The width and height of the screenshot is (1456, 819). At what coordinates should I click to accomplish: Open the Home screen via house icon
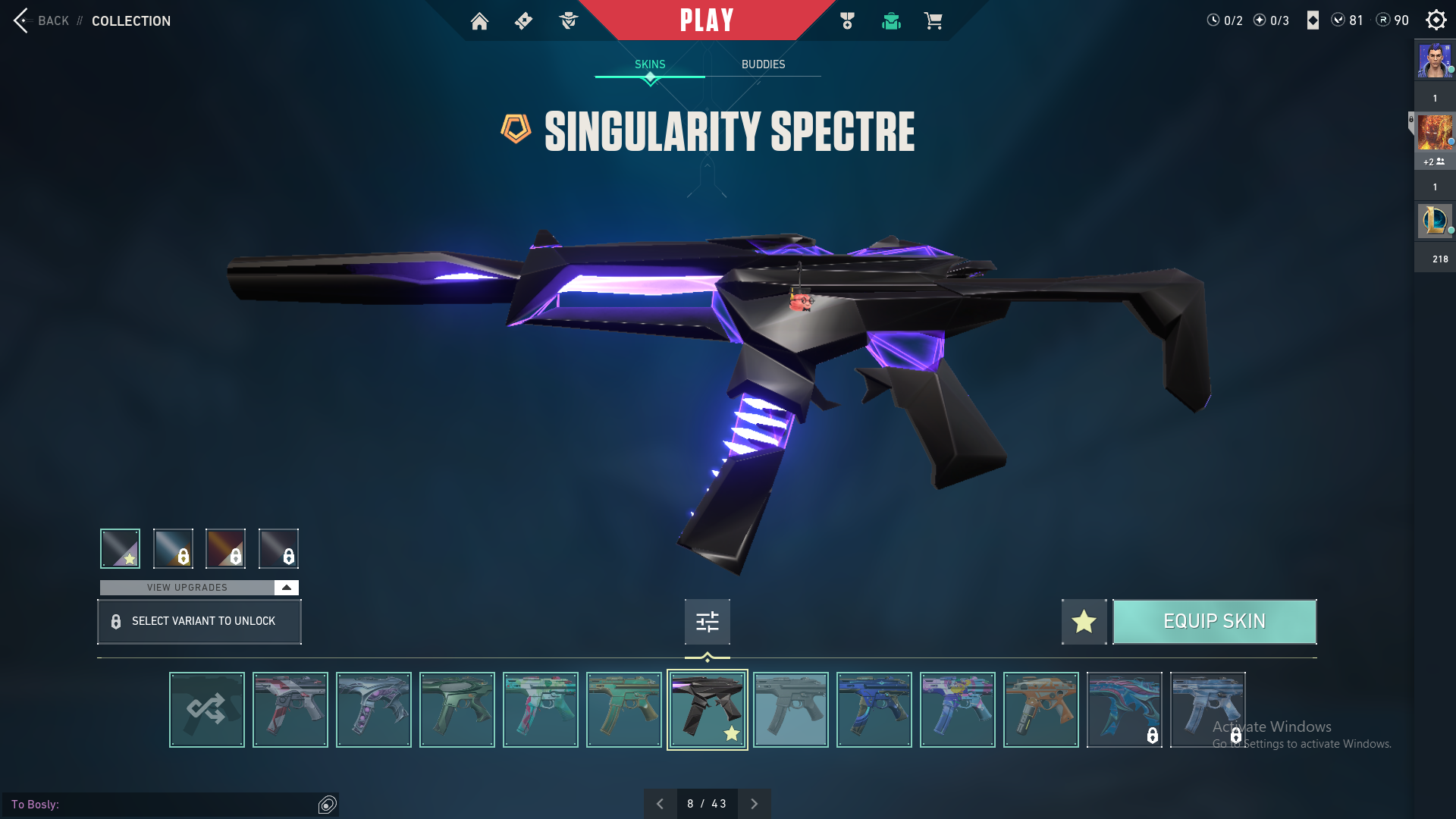pyautogui.click(x=479, y=21)
